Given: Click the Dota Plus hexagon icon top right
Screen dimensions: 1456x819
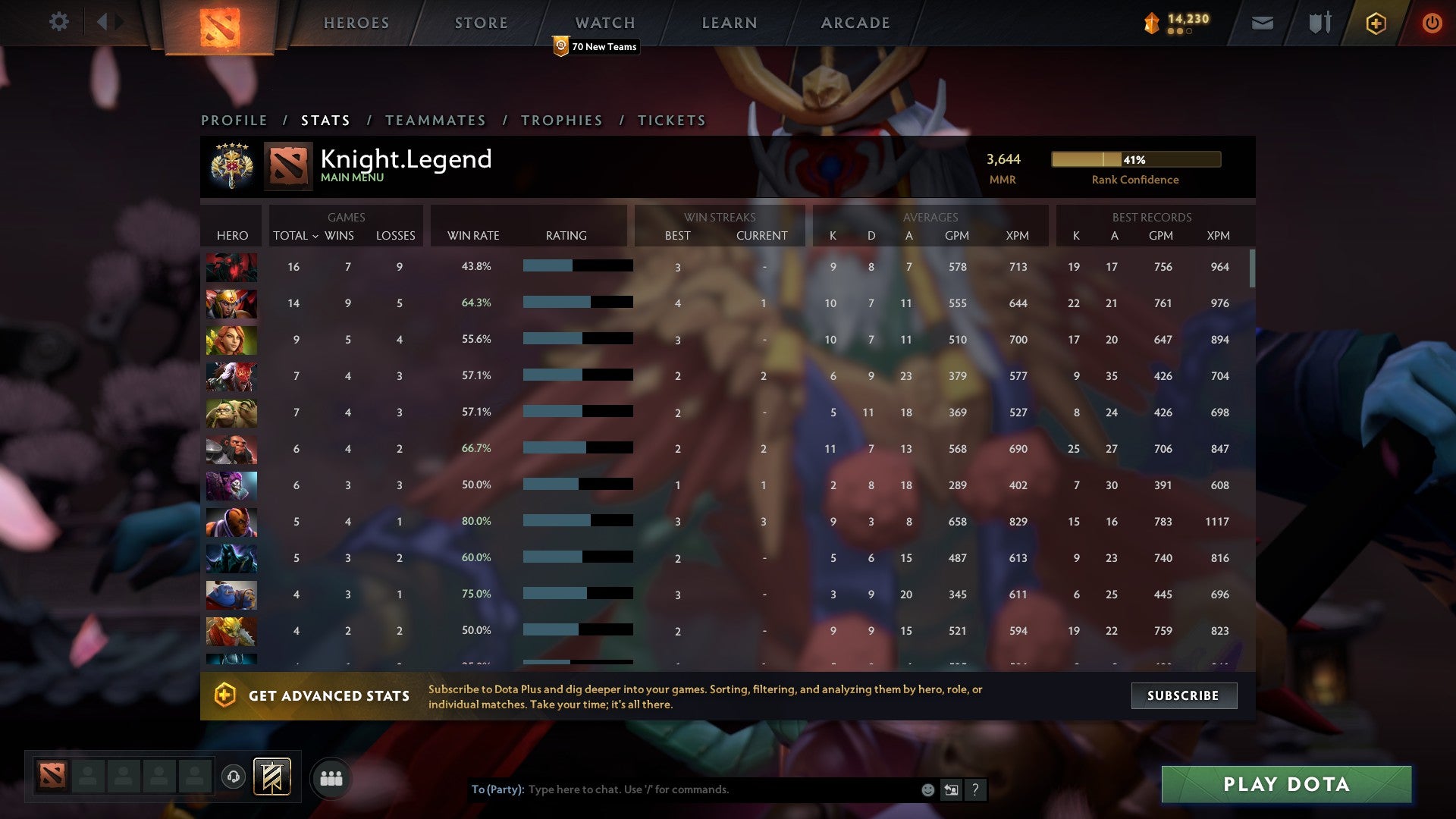Looking at the screenshot, I should [x=1376, y=23].
